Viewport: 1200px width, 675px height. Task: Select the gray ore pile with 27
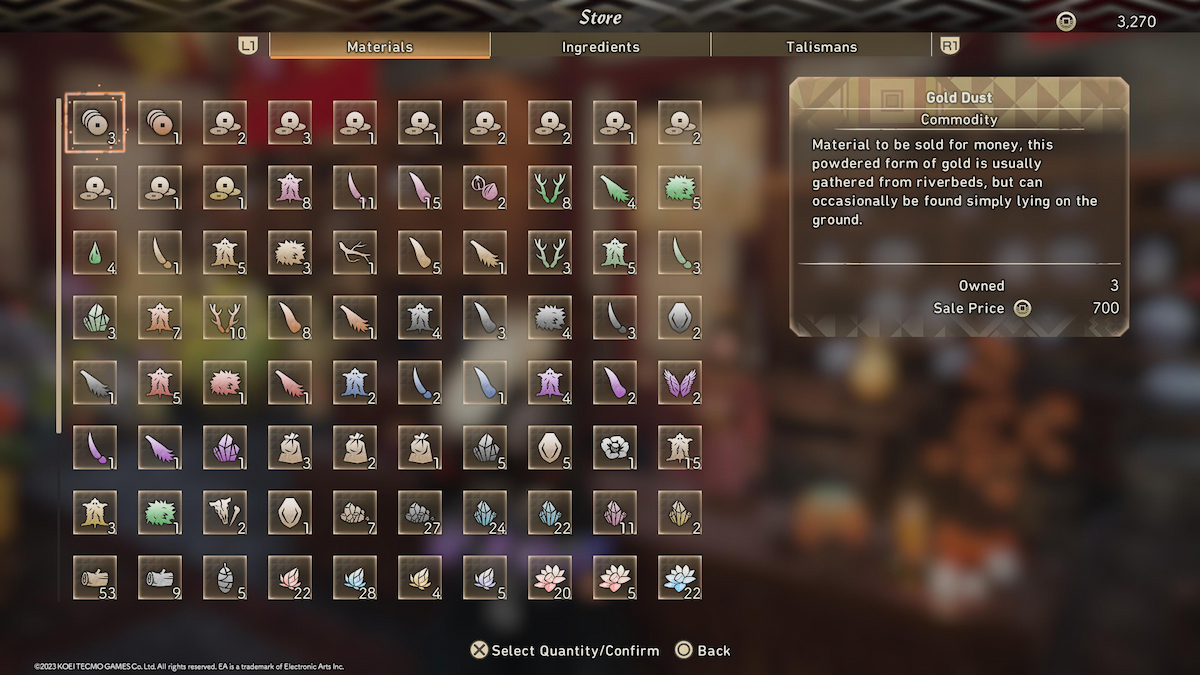[420, 512]
